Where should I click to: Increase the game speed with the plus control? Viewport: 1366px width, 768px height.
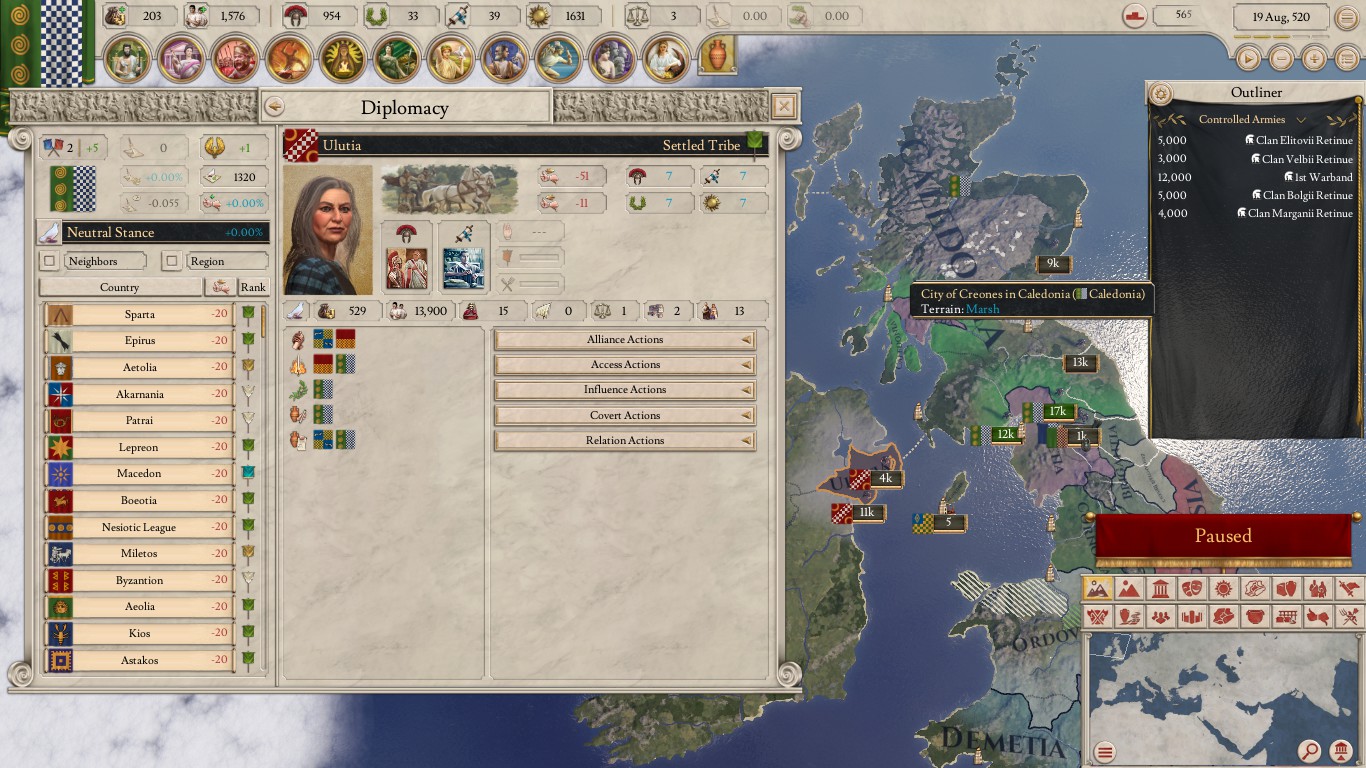[1314, 58]
